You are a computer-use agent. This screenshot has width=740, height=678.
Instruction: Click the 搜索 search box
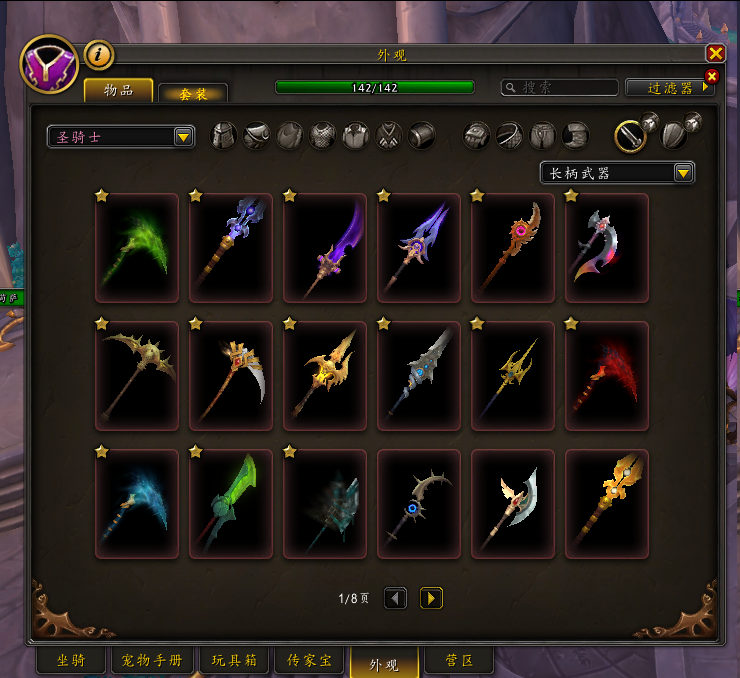coord(560,88)
